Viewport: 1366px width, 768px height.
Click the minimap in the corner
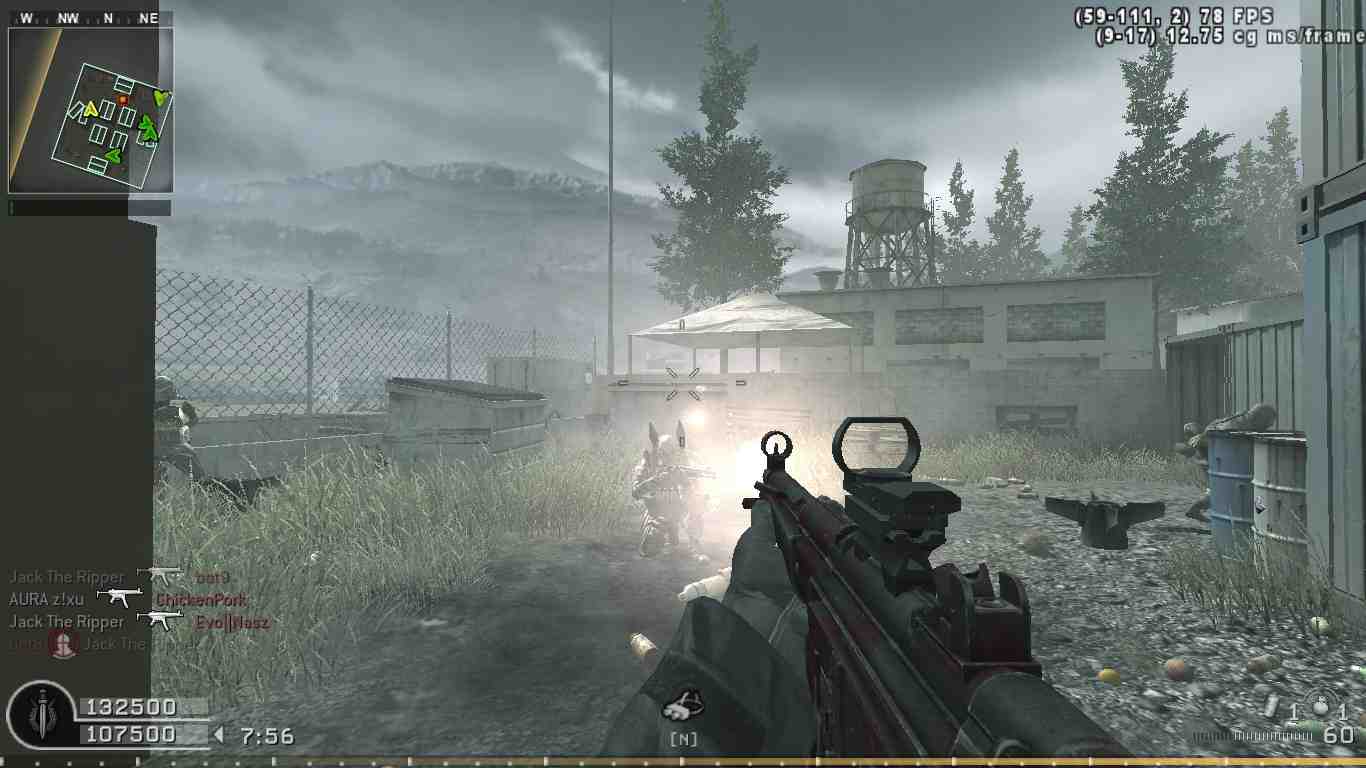(x=91, y=110)
